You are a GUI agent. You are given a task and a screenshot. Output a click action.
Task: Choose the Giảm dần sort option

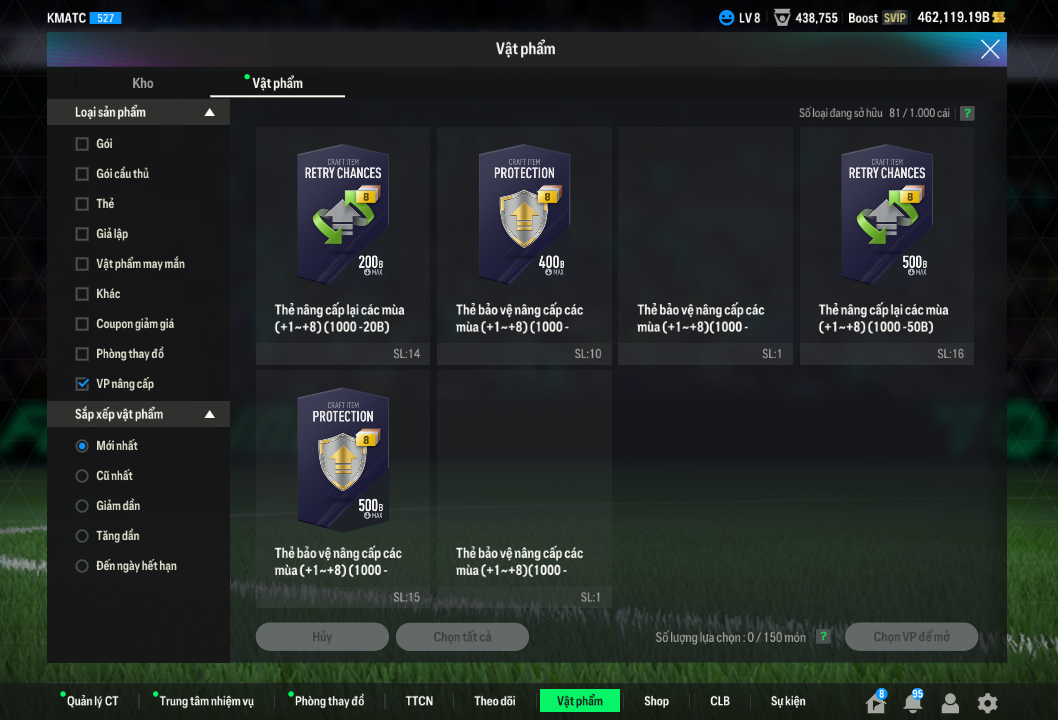click(82, 506)
